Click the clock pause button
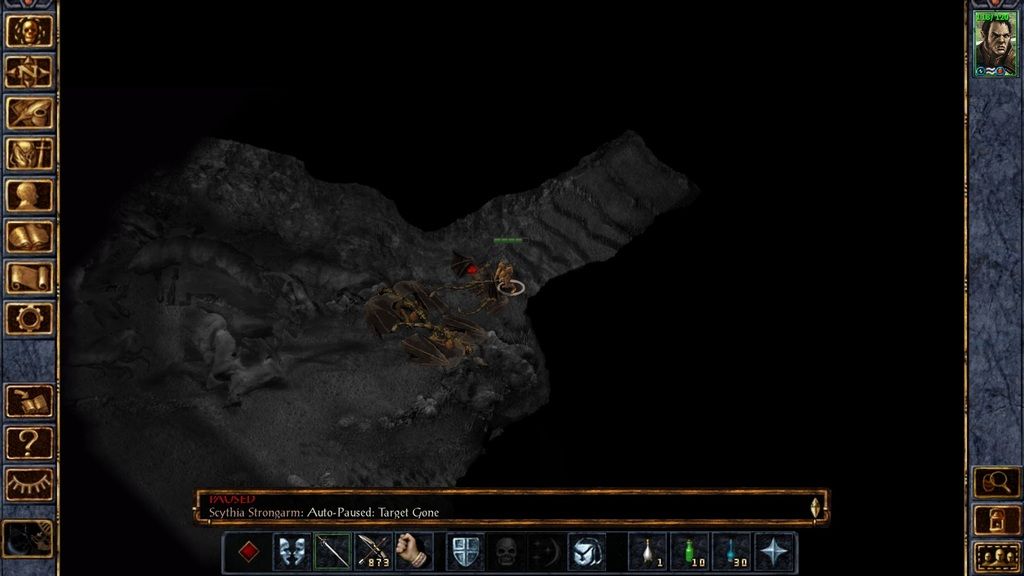Screen dimensions: 1024x576 click(27, 539)
